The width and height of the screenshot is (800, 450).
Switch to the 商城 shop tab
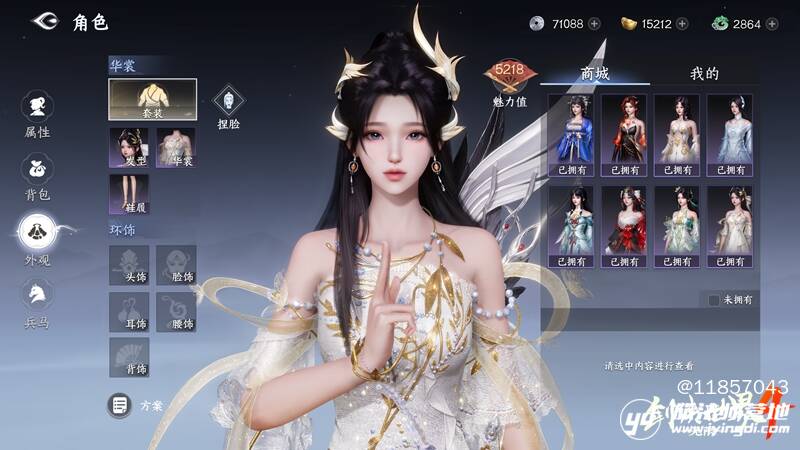595,74
